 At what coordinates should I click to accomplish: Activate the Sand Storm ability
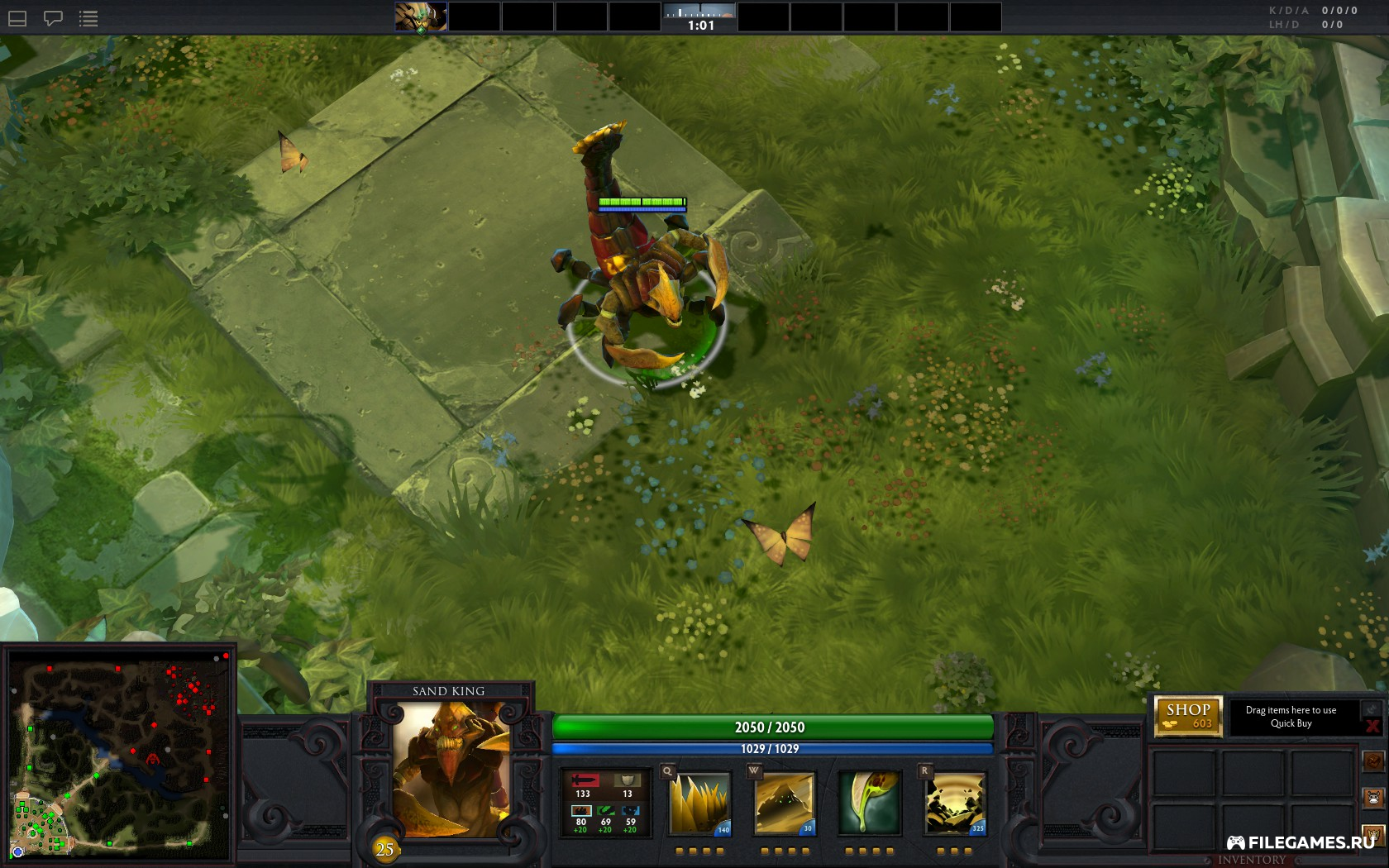pos(785,803)
